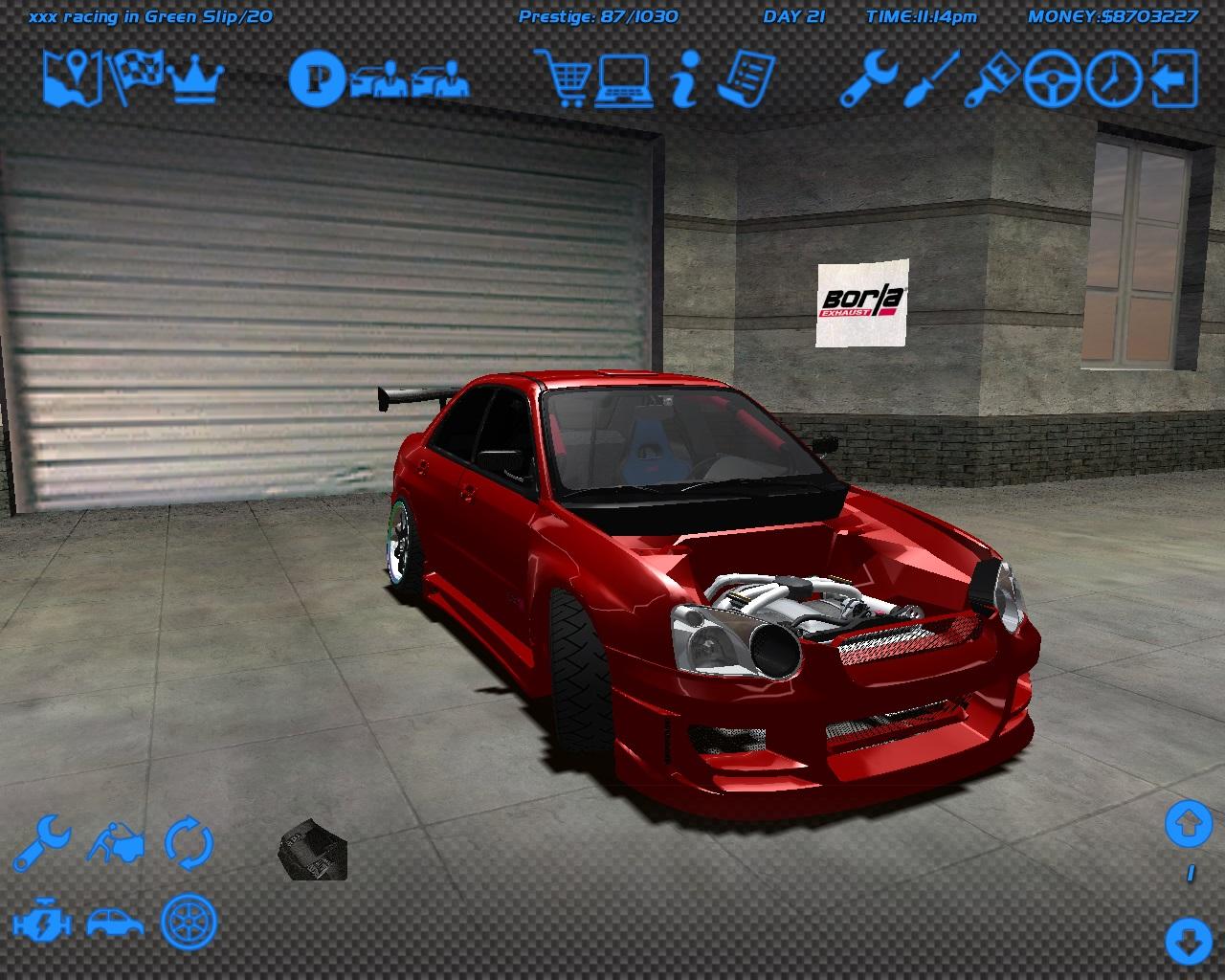This screenshot has height=980, width=1225.
Task: Select the wrench next to the screwdriver
Action: [868, 78]
